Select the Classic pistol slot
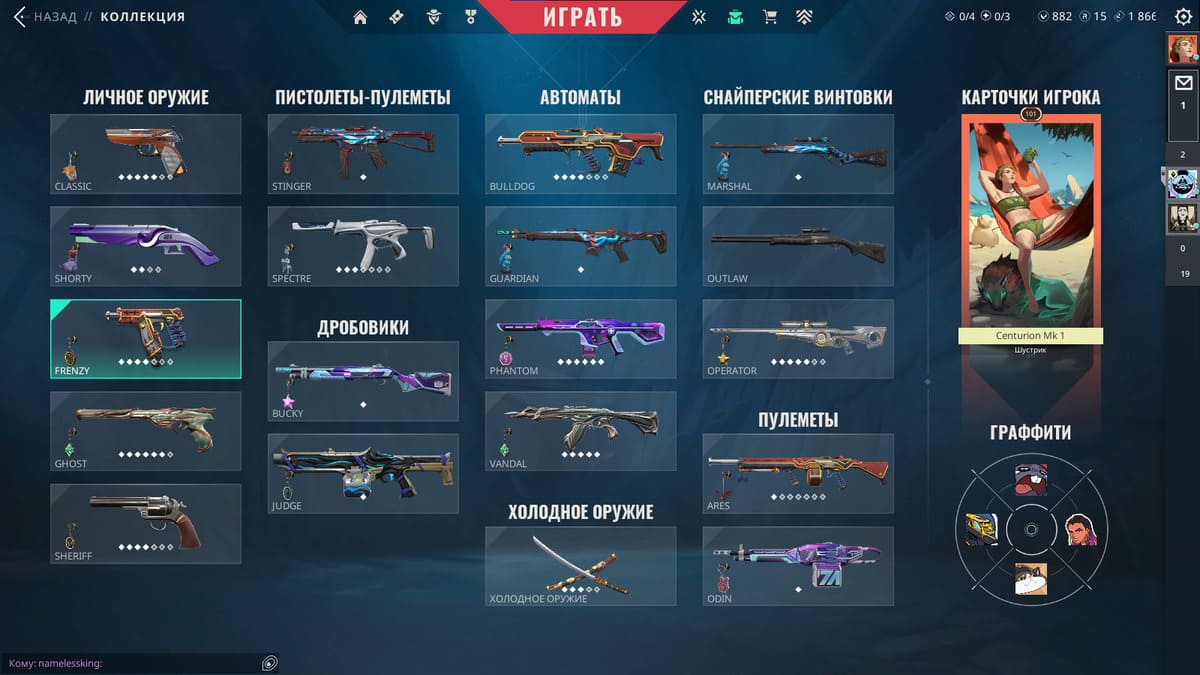Viewport: 1200px width, 675px height. click(145, 153)
